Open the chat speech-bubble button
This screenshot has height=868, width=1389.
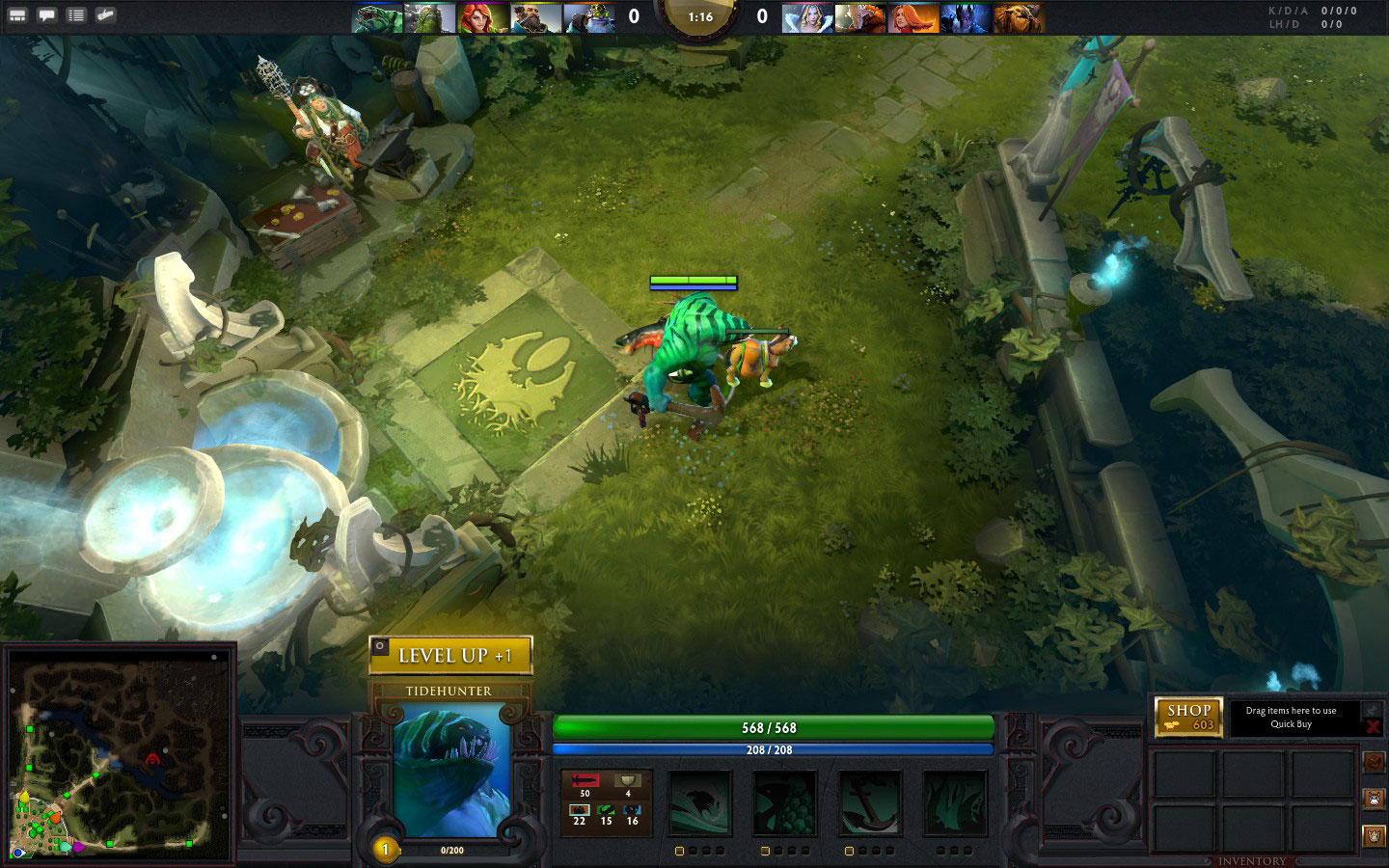[x=46, y=15]
